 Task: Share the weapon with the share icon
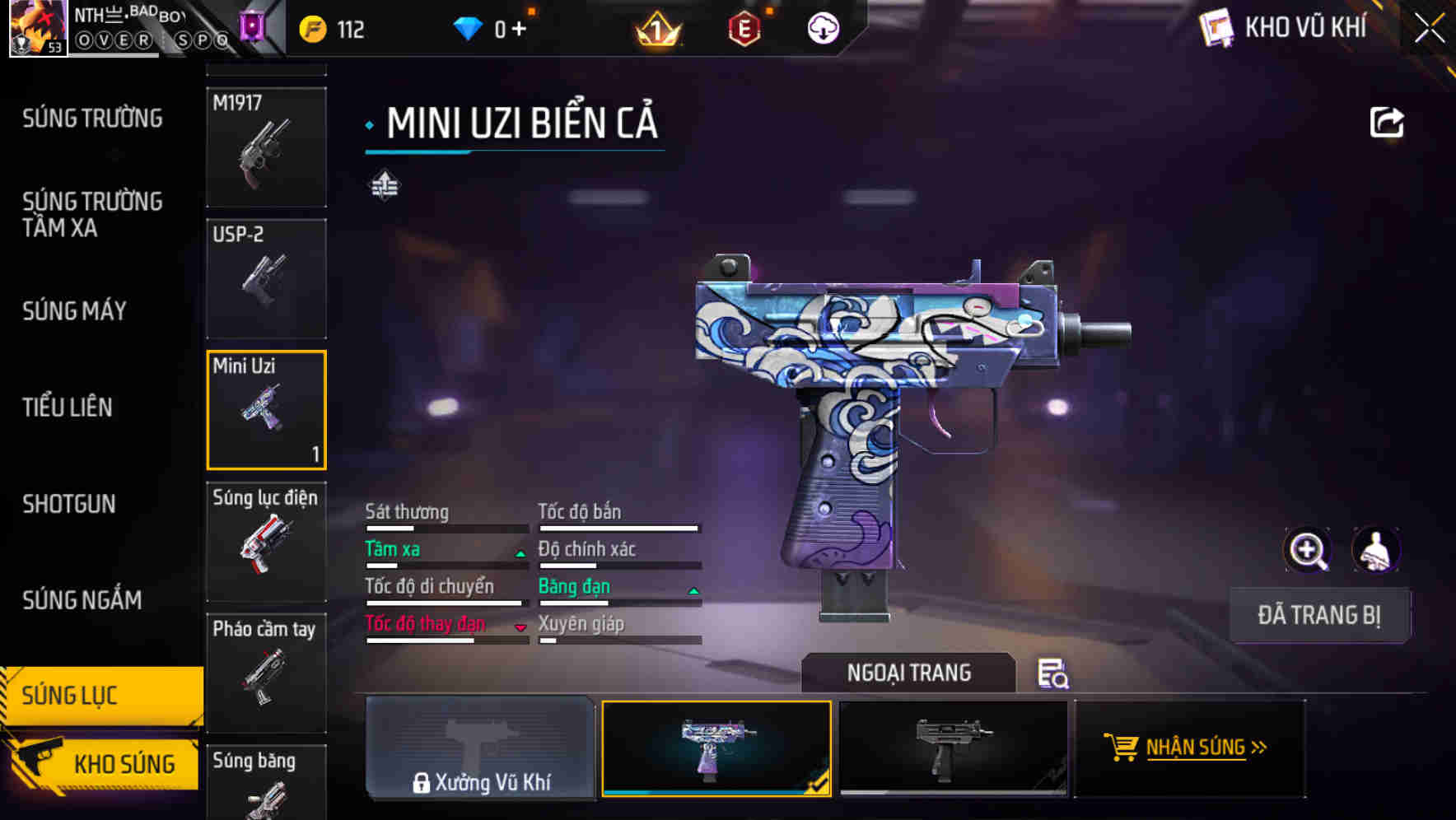pyautogui.click(x=1386, y=123)
